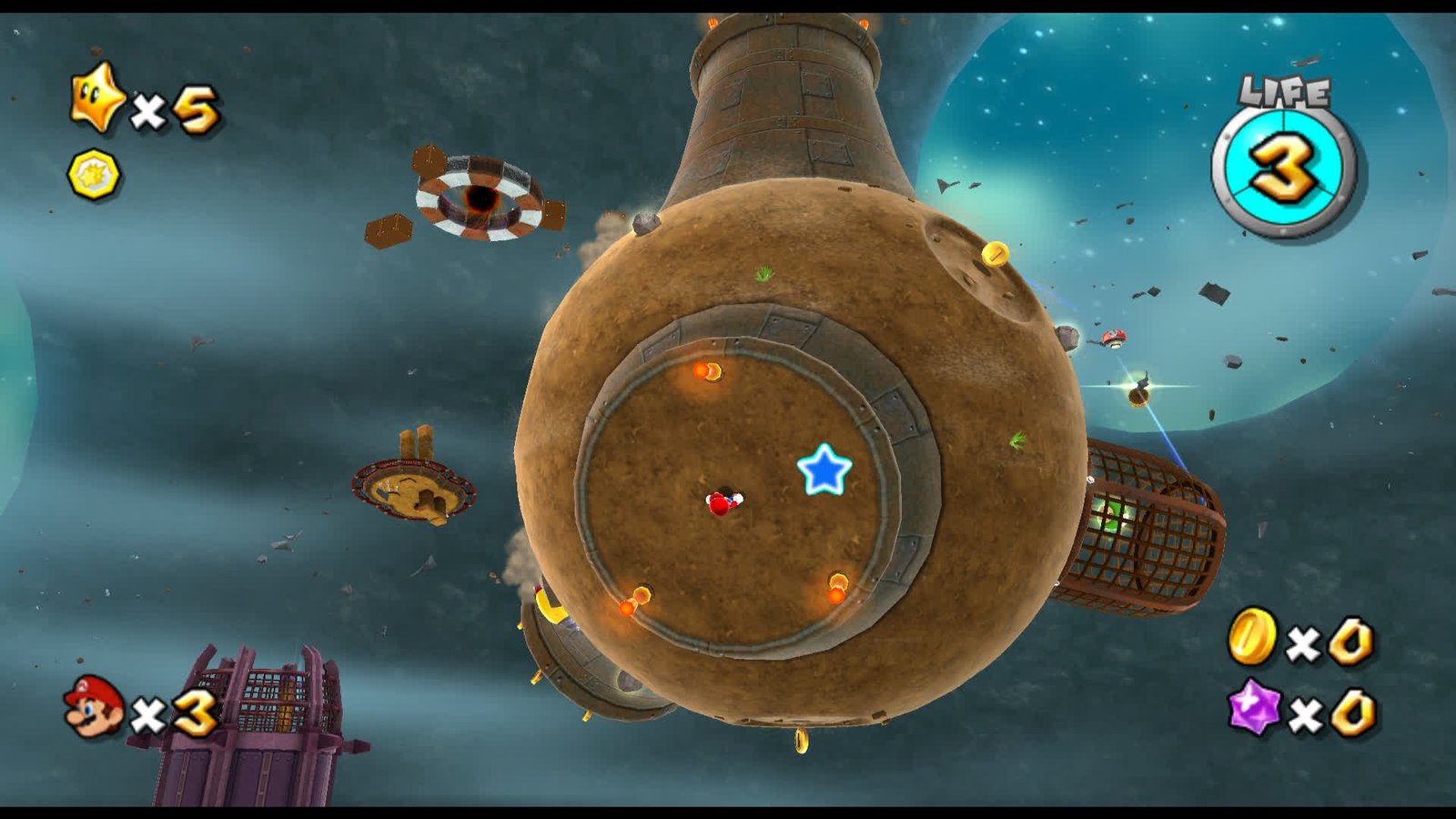Select the purple Star Bit icon
Screen dimensions: 1456x819
tap(1254, 707)
